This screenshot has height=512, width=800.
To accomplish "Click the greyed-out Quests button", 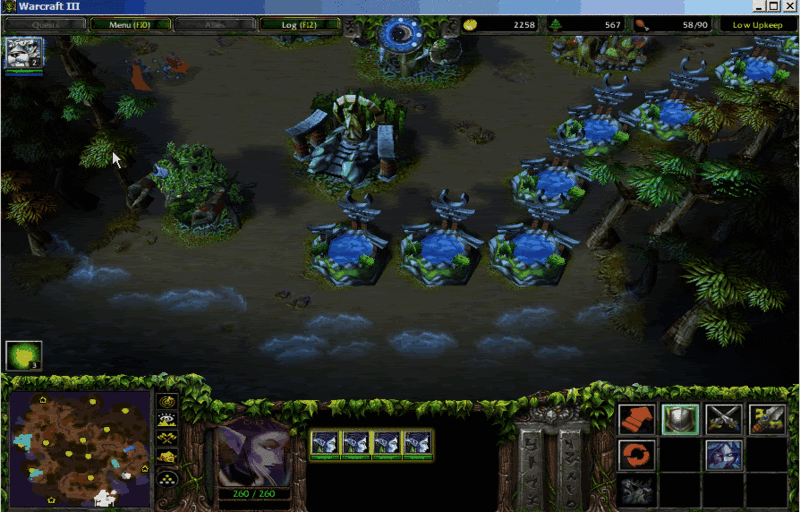I will point(43,24).
